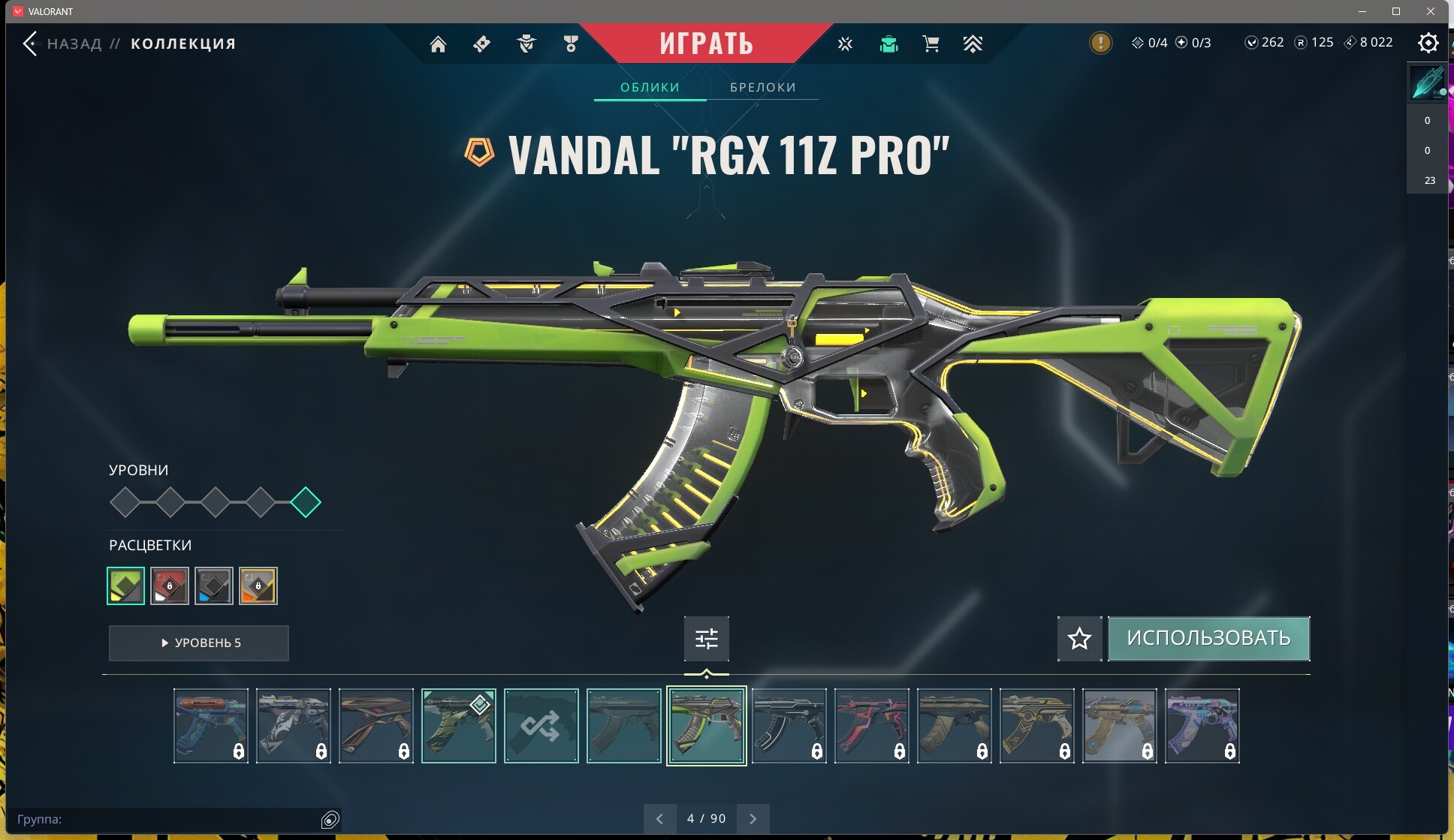
Task: Click the big ИГРАТЬ play button
Action: coord(706,44)
